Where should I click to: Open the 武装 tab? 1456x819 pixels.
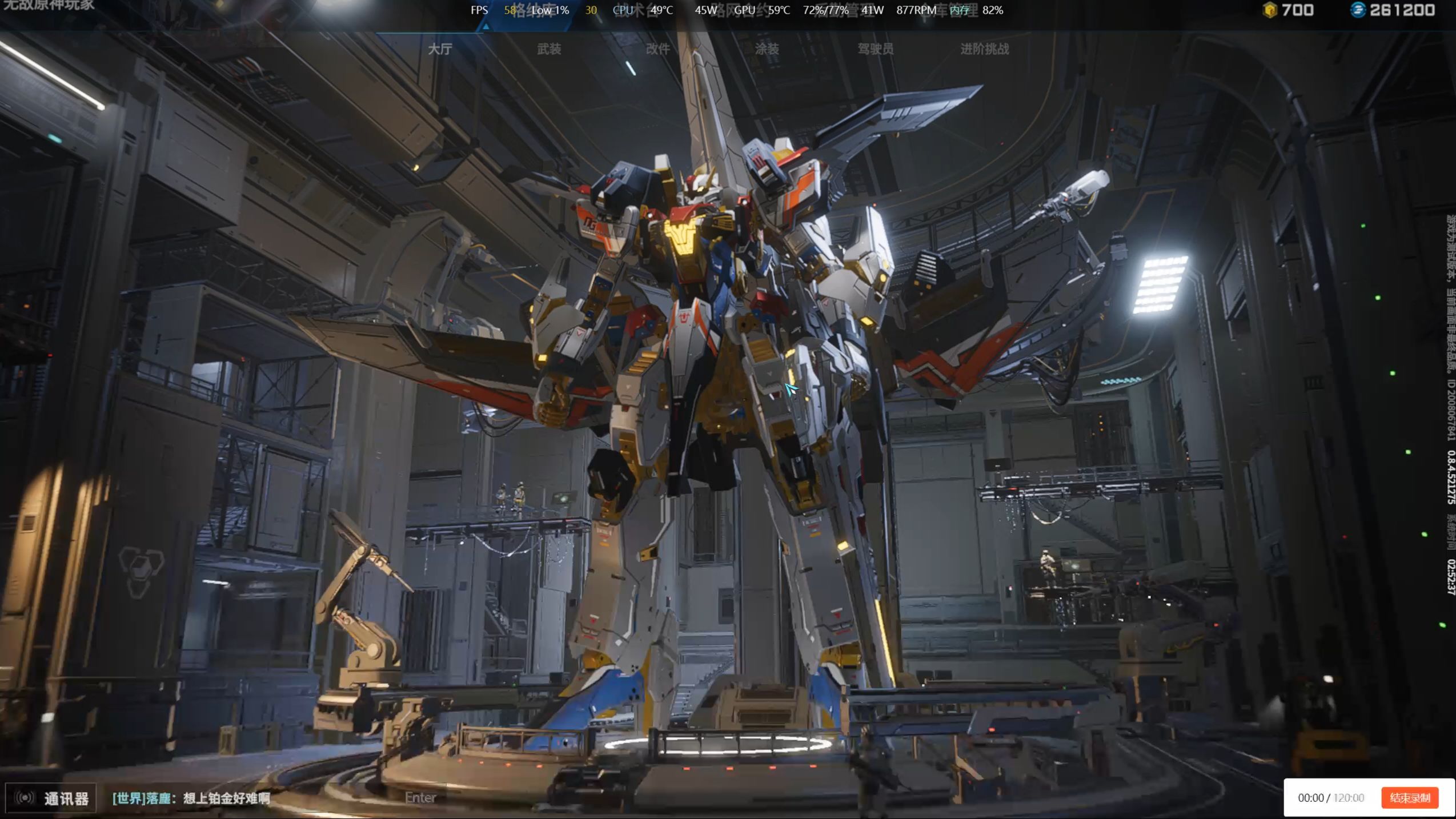coord(549,49)
